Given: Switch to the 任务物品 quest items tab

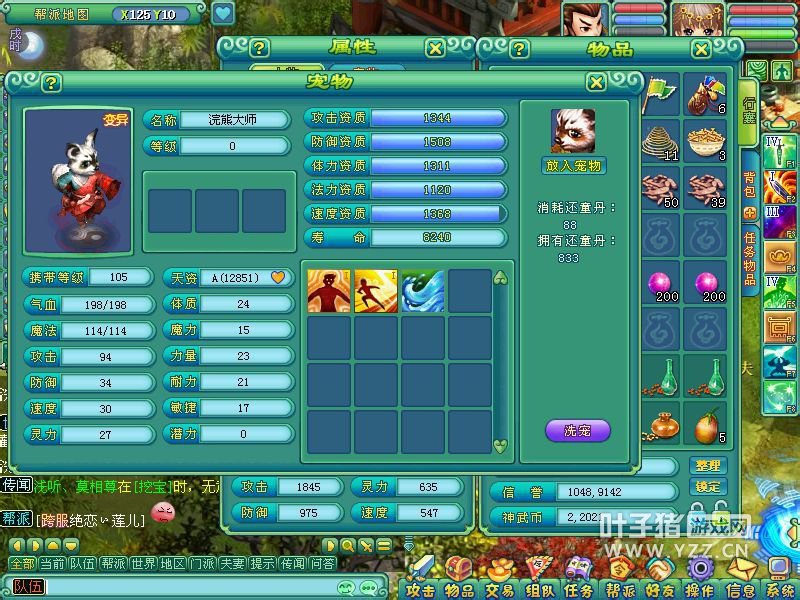Looking at the screenshot, I should (x=749, y=257).
